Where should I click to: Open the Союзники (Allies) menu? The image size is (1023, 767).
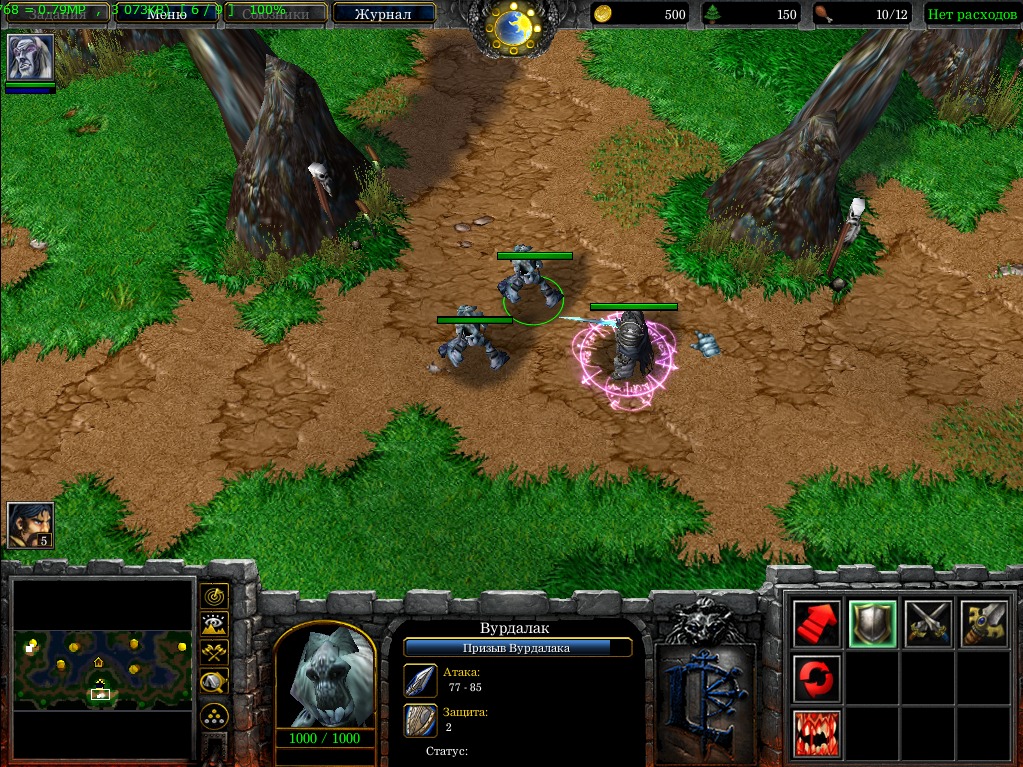[x=275, y=14]
